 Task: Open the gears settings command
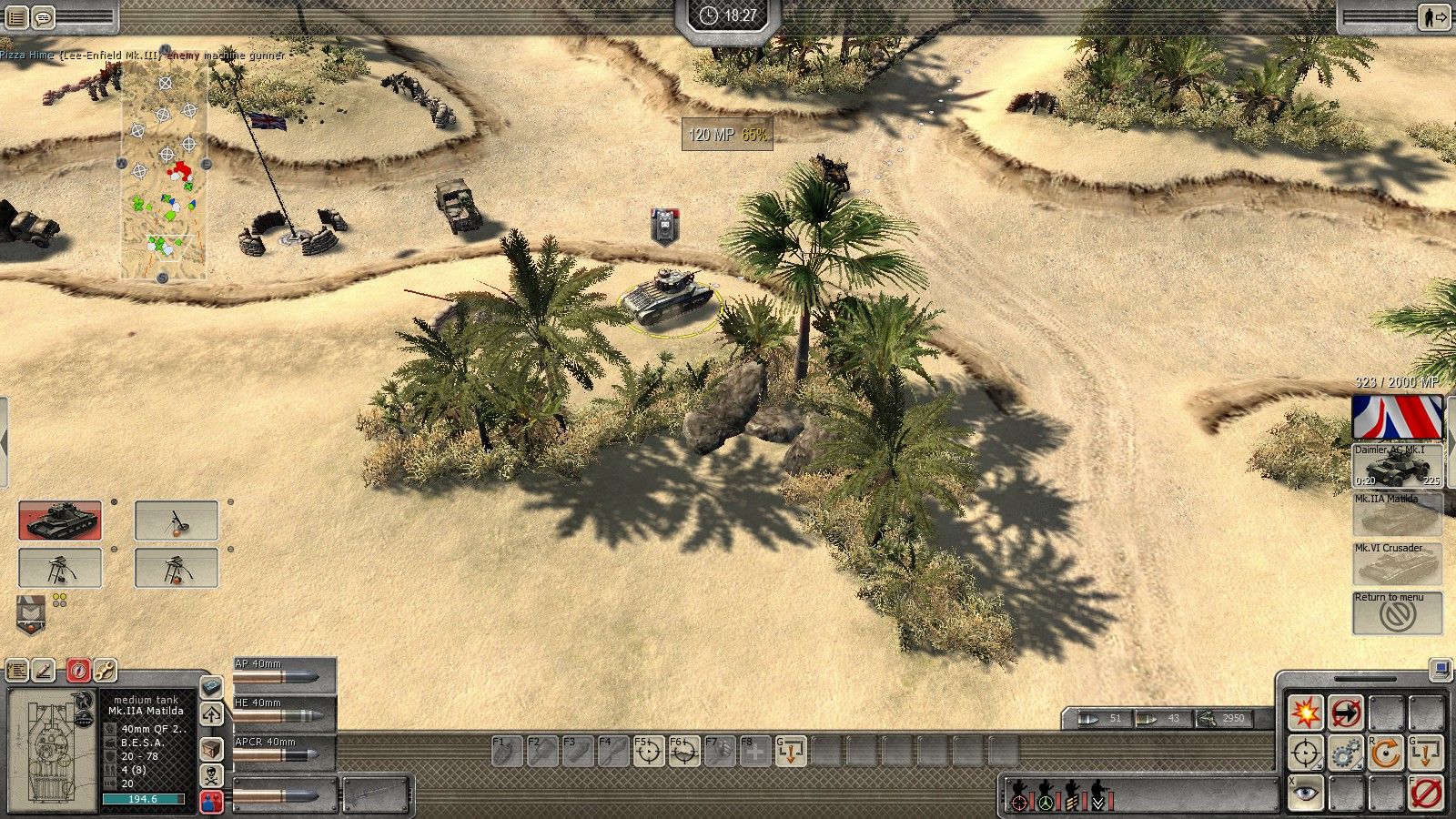(1346, 753)
